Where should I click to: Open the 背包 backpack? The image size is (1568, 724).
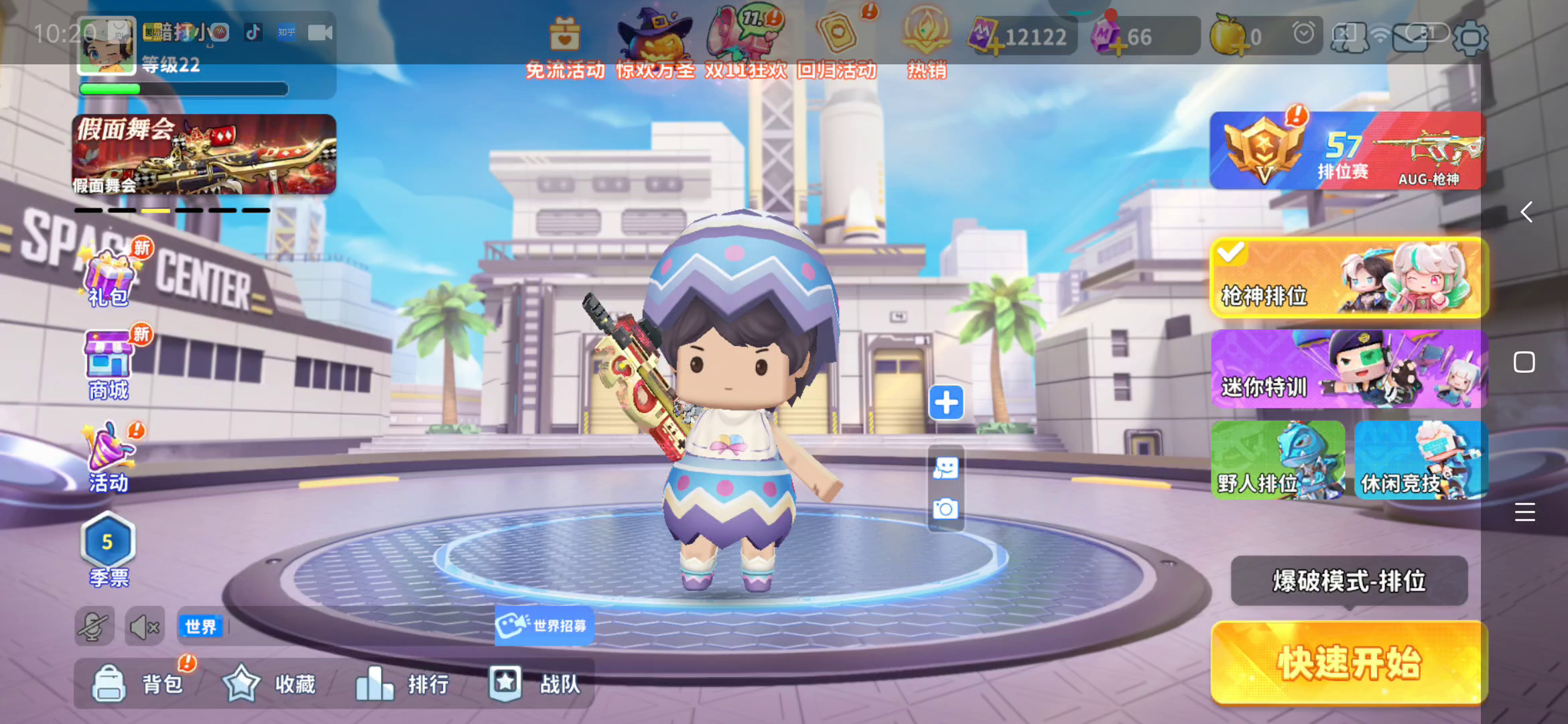[x=138, y=684]
